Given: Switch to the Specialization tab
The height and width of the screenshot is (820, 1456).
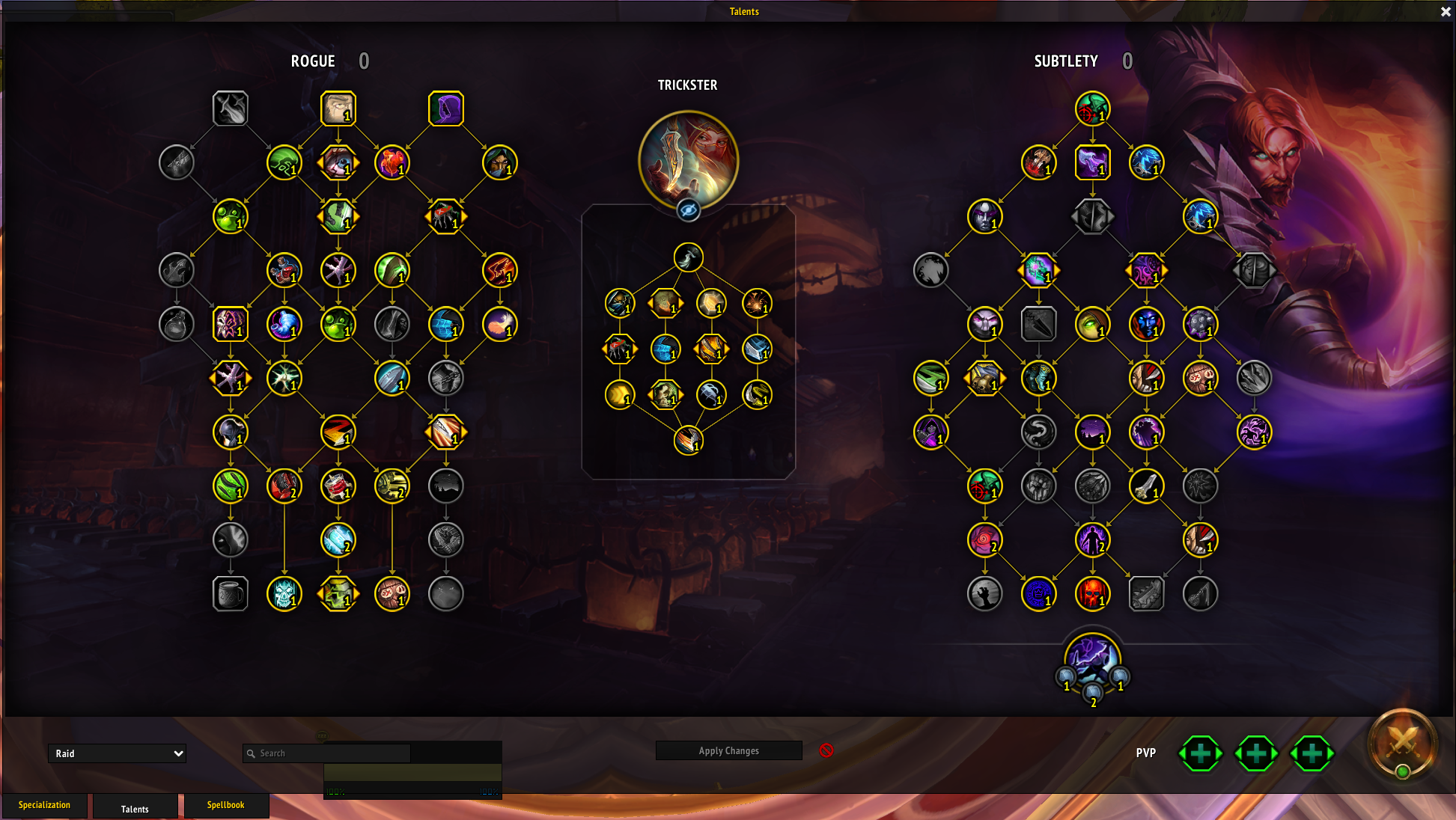Looking at the screenshot, I should (44, 805).
